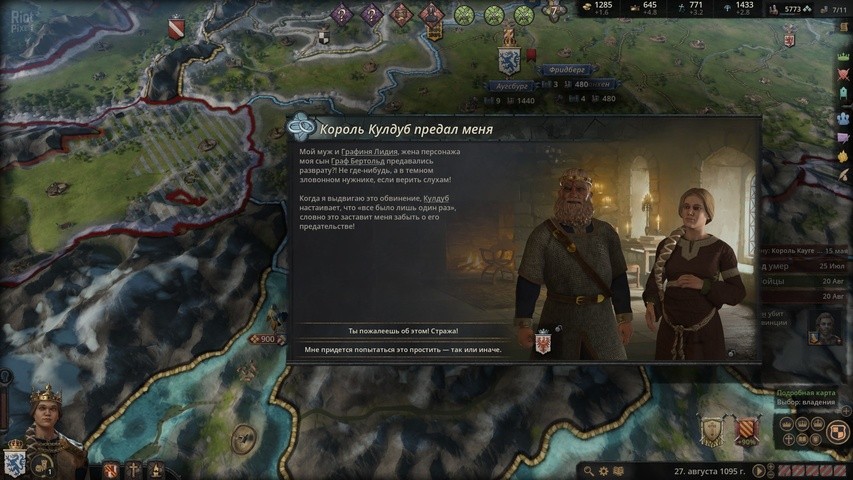Click the blue lion realm shield

coord(15,459)
